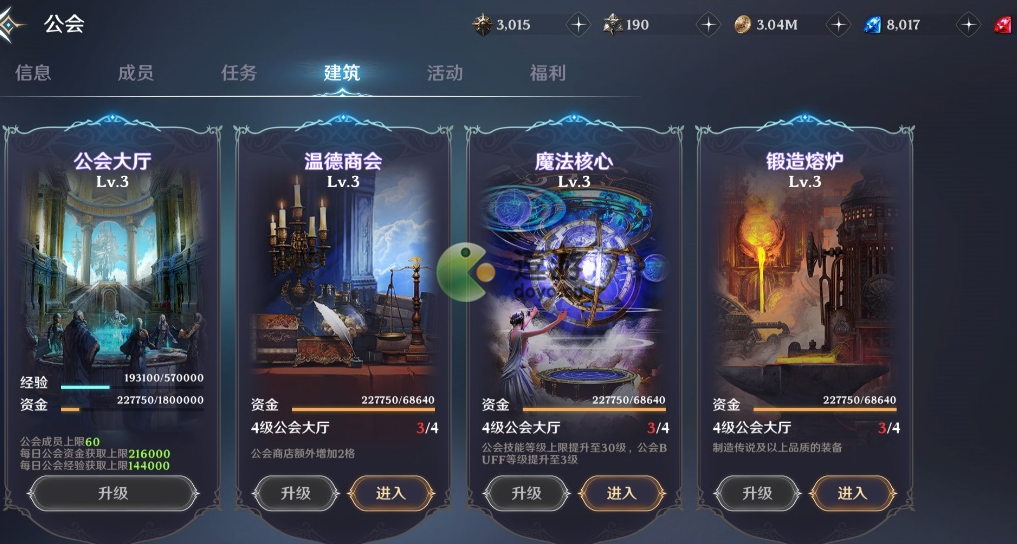Click the back emblem beside 公会 title
The image size is (1017, 544).
coord(12,25)
